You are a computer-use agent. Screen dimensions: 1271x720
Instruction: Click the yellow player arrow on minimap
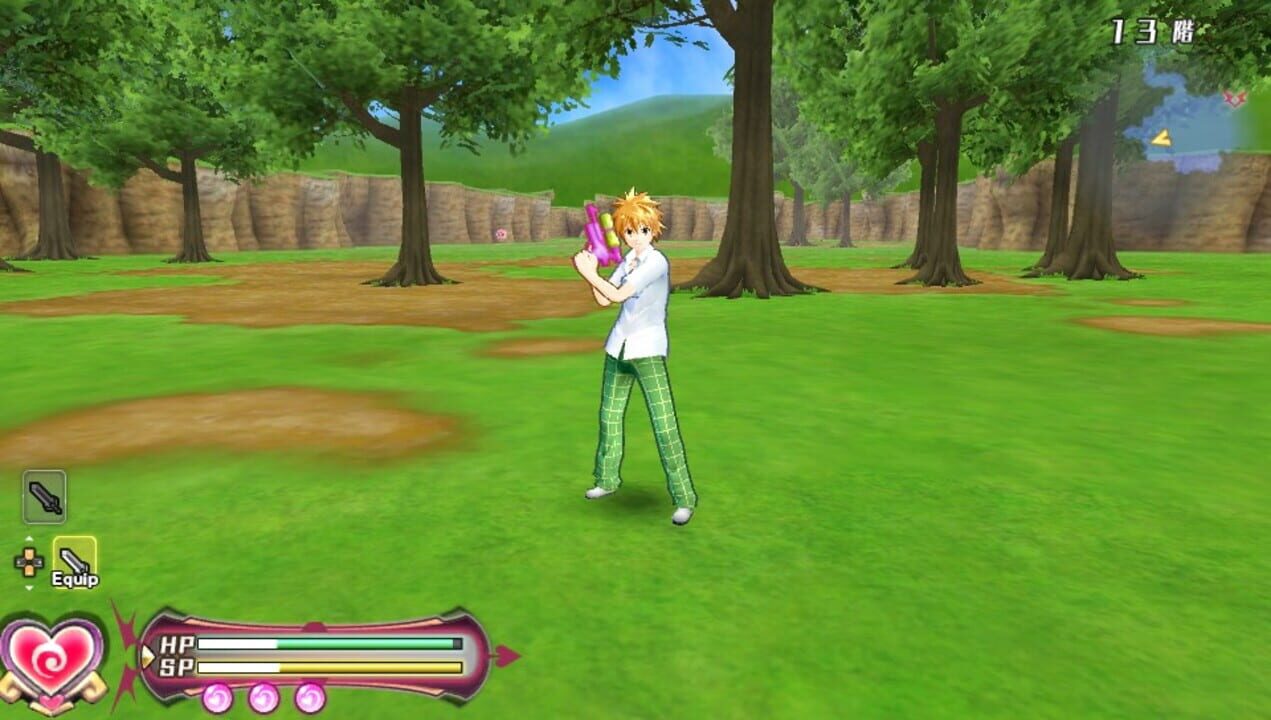pyautogui.click(x=1161, y=138)
